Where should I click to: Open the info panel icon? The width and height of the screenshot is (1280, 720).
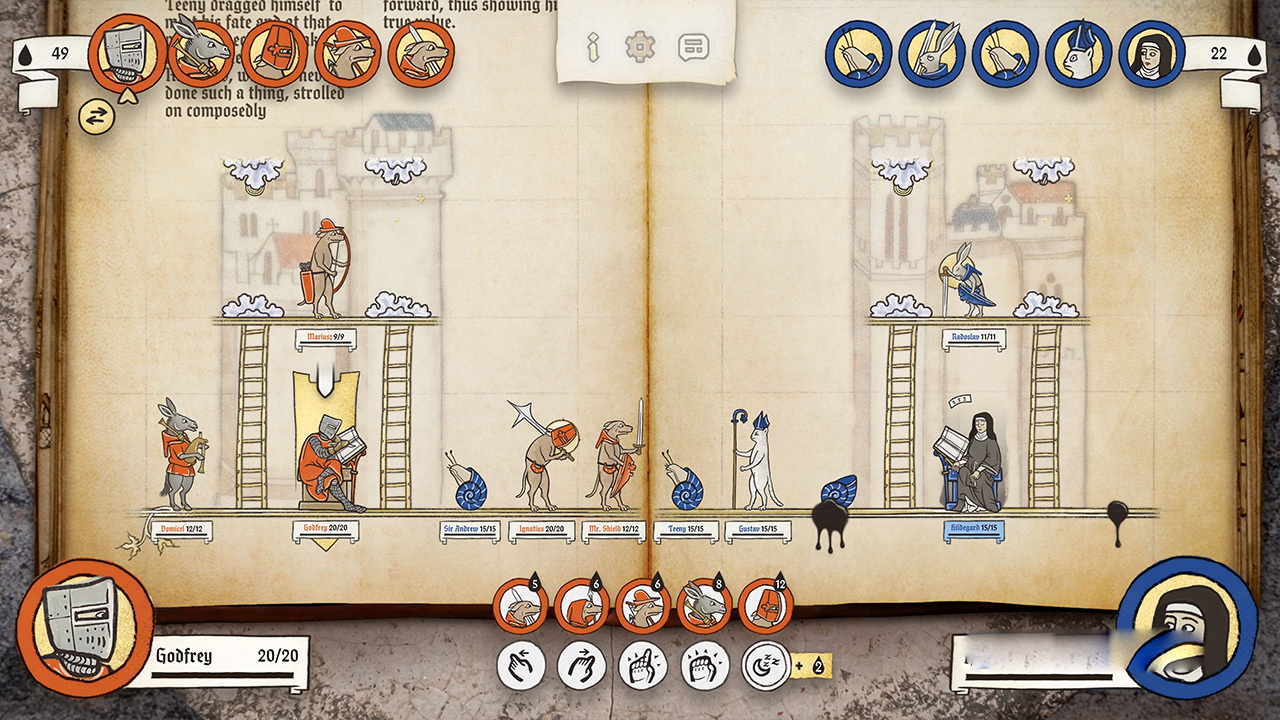click(x=592, y=47)
